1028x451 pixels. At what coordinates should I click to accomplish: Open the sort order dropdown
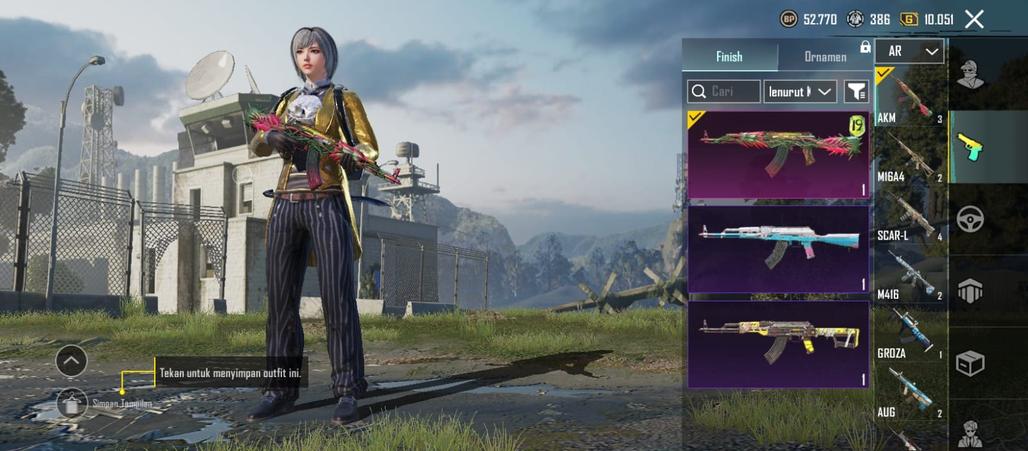tap(800, 92)
